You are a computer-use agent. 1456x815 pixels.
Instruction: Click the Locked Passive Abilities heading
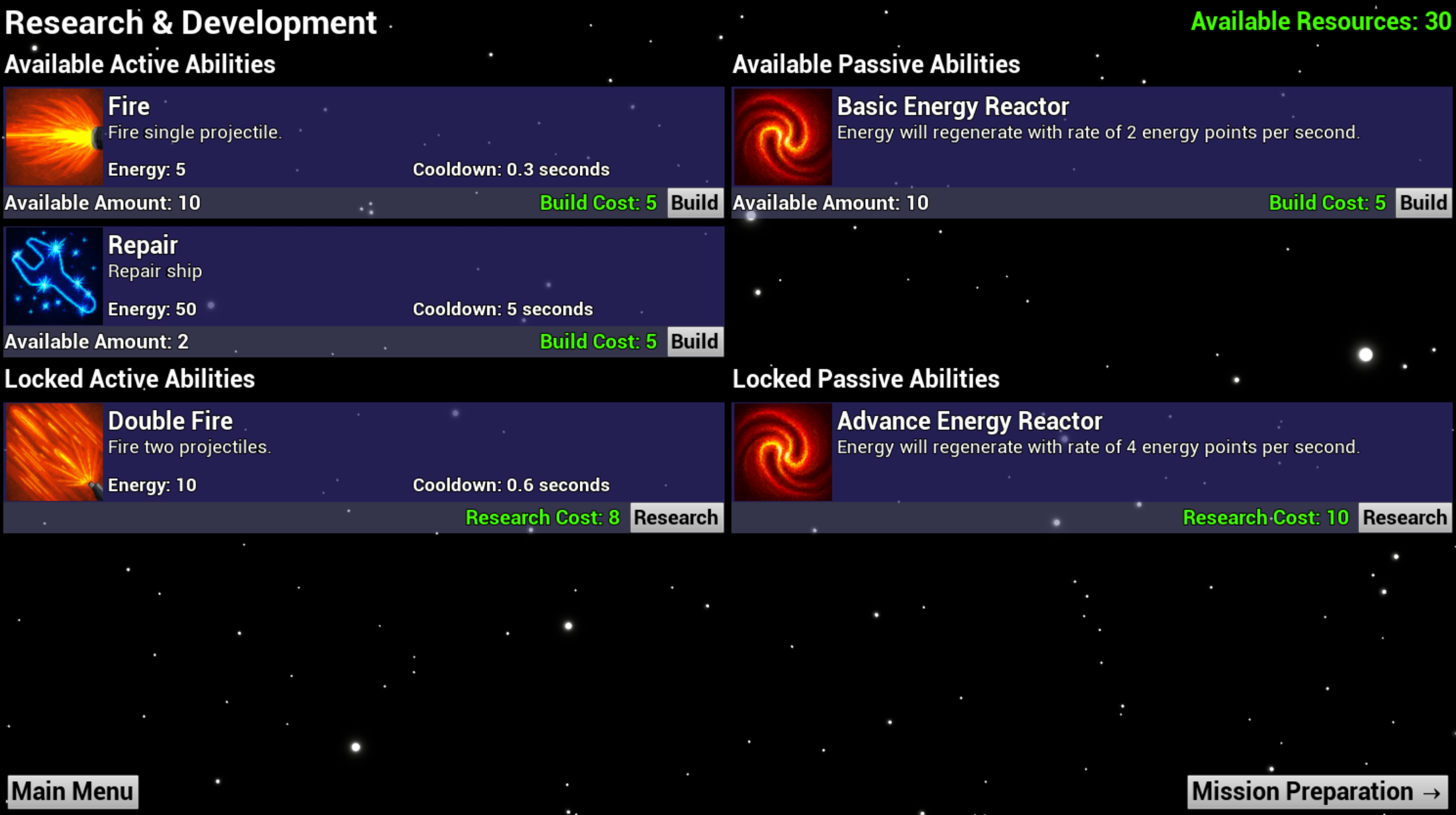[866, 378]
